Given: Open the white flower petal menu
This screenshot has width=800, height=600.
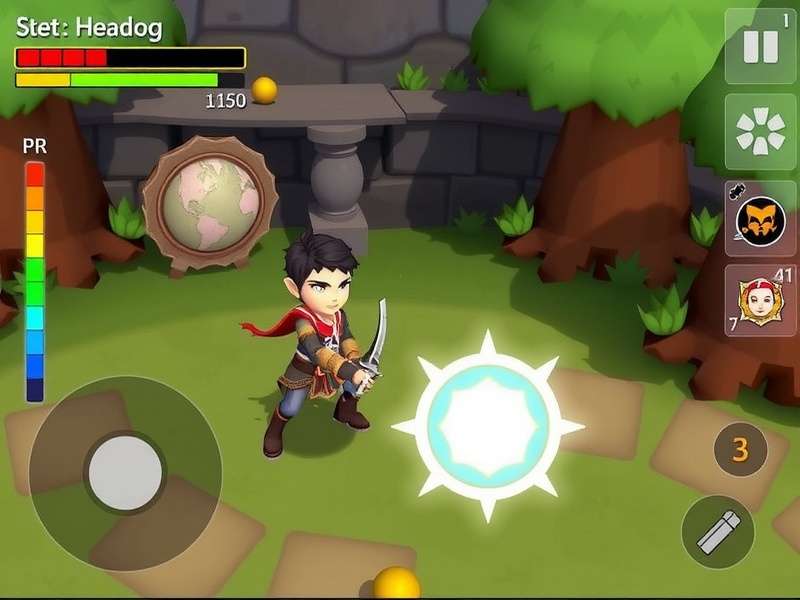Looking at the screenshot, I should tap(760, 131).
